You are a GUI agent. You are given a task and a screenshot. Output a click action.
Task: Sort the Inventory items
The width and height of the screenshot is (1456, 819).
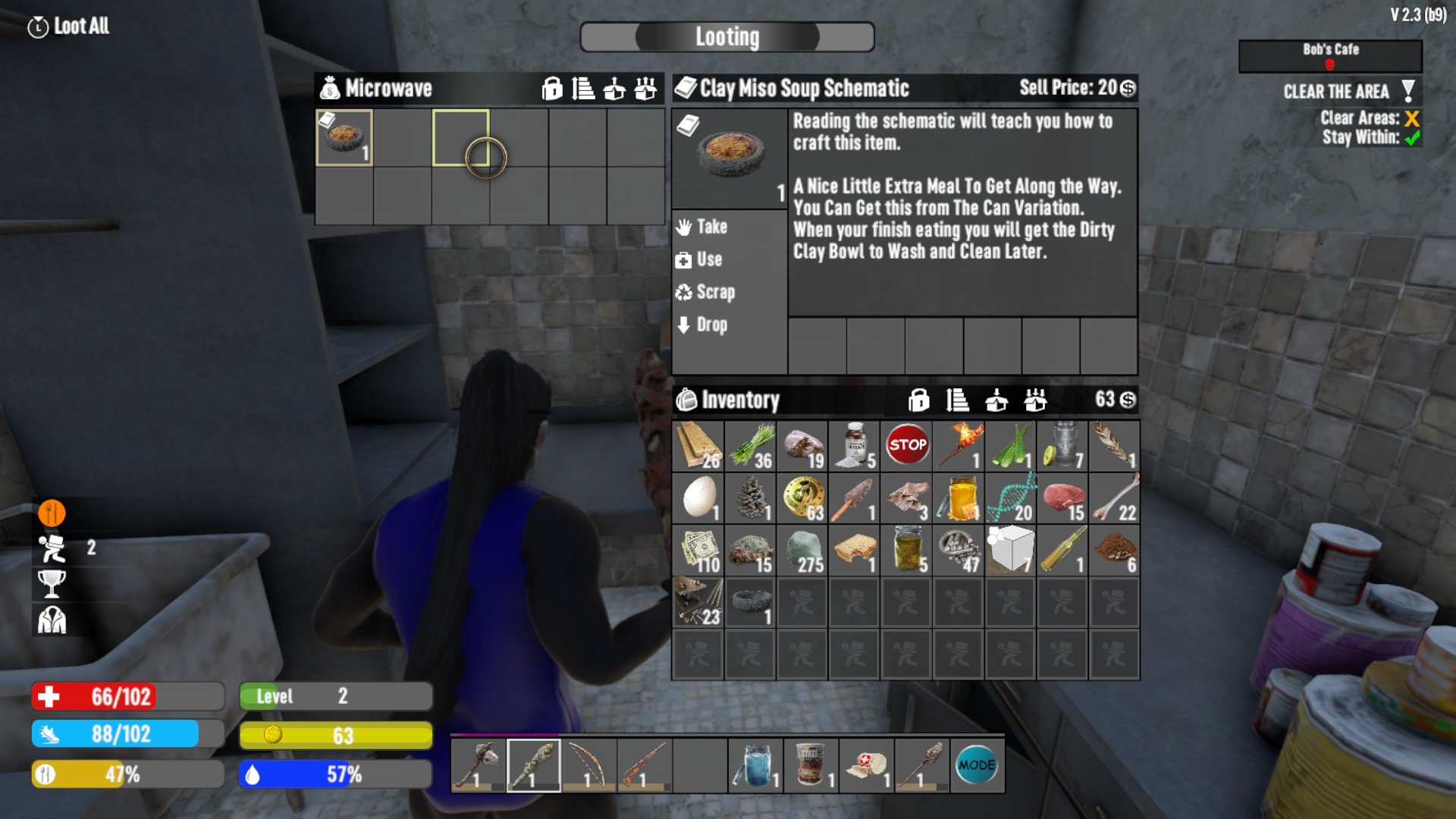coord(957,400)
